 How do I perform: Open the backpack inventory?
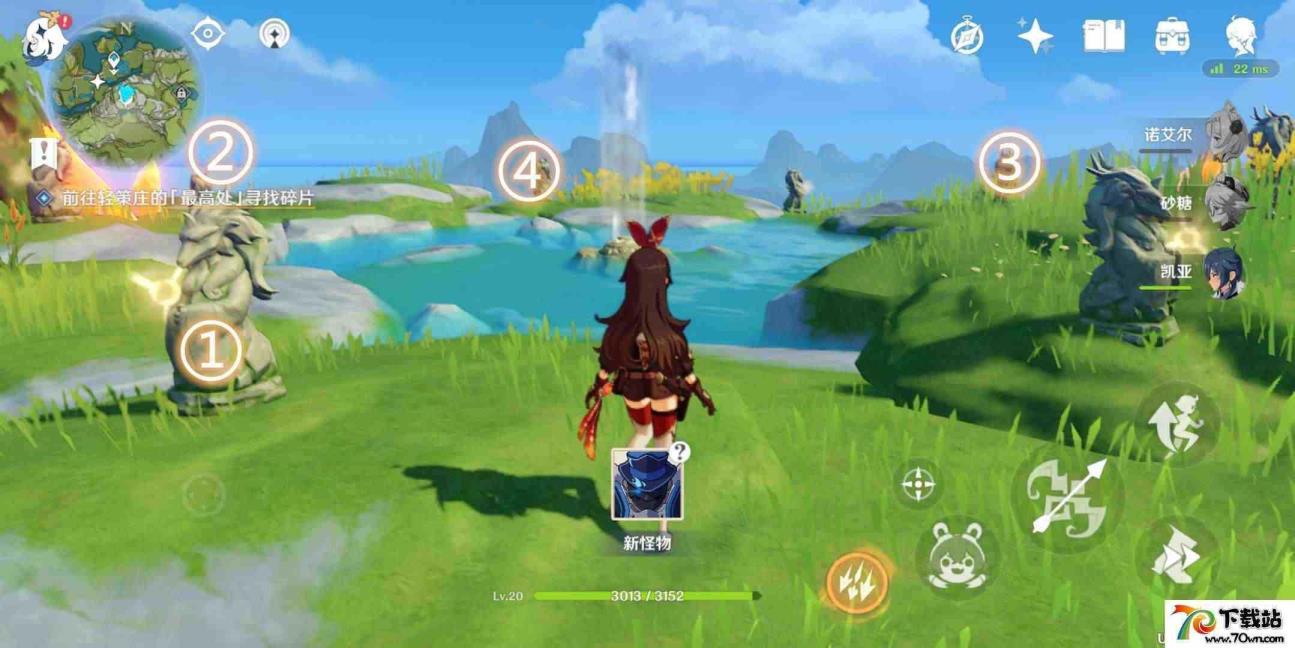tap(1171, 36)
